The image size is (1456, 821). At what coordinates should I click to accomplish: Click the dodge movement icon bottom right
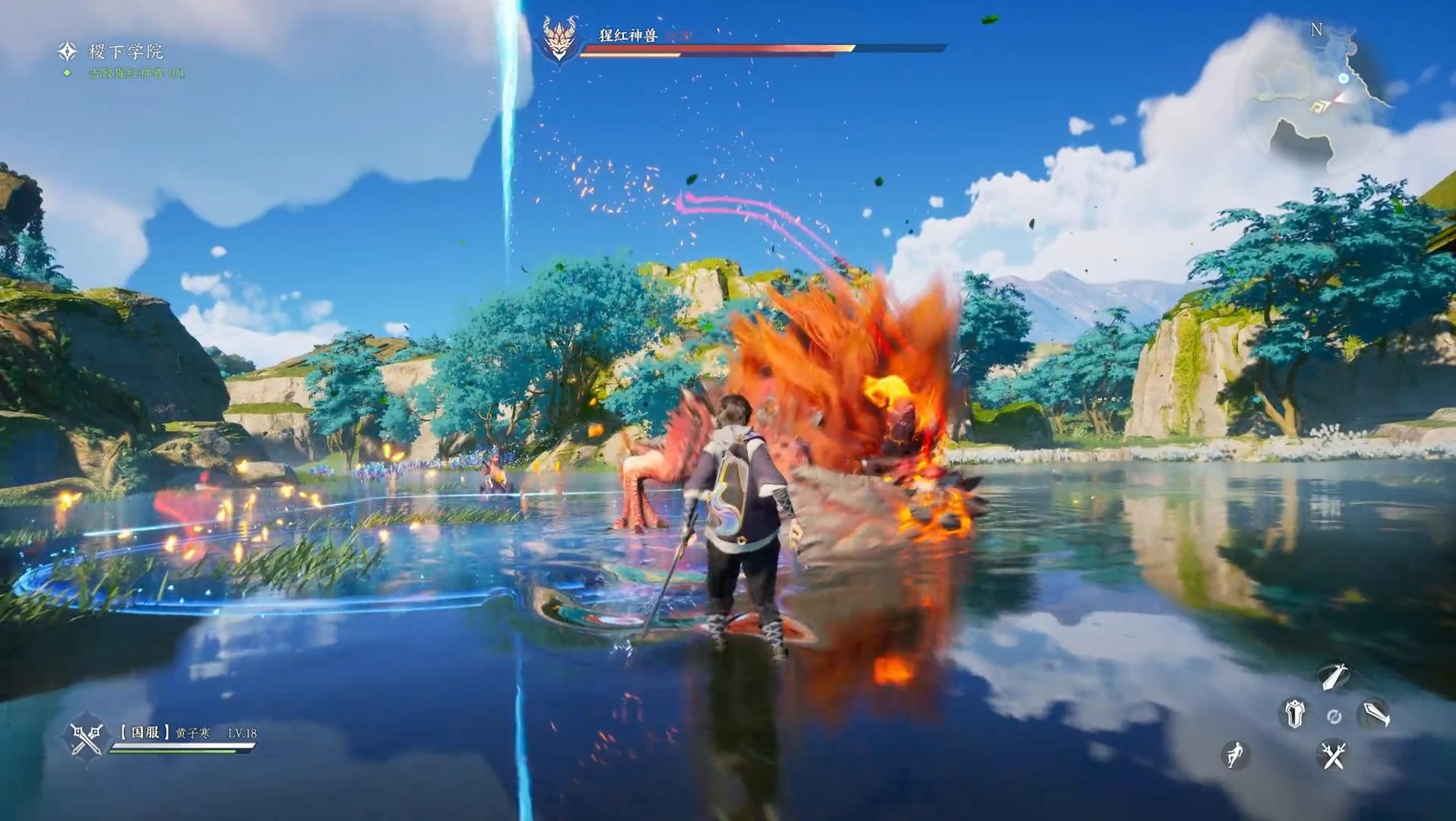(1234, 753)
